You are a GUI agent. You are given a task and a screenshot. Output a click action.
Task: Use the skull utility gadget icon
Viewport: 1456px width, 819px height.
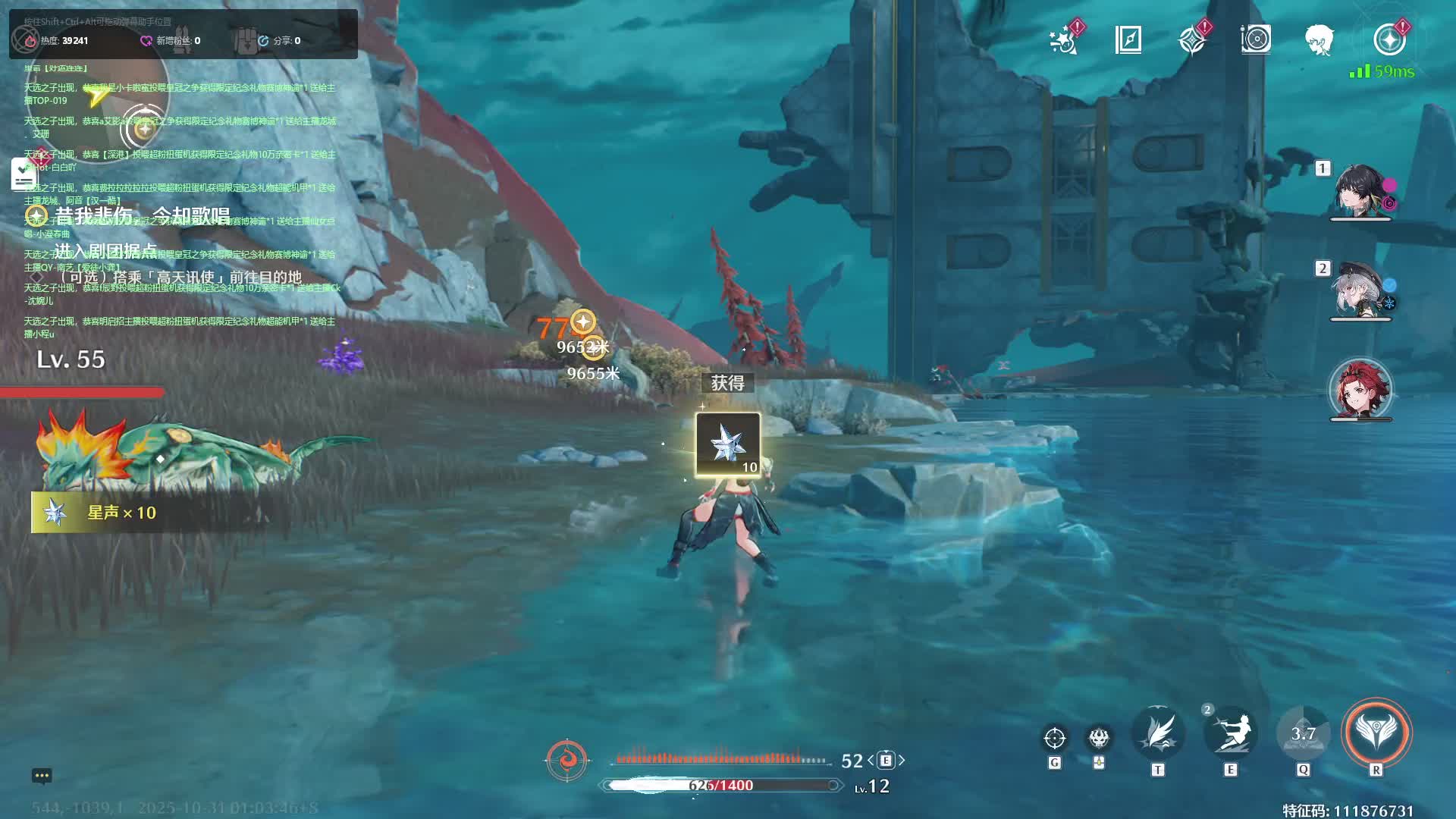1099,737
